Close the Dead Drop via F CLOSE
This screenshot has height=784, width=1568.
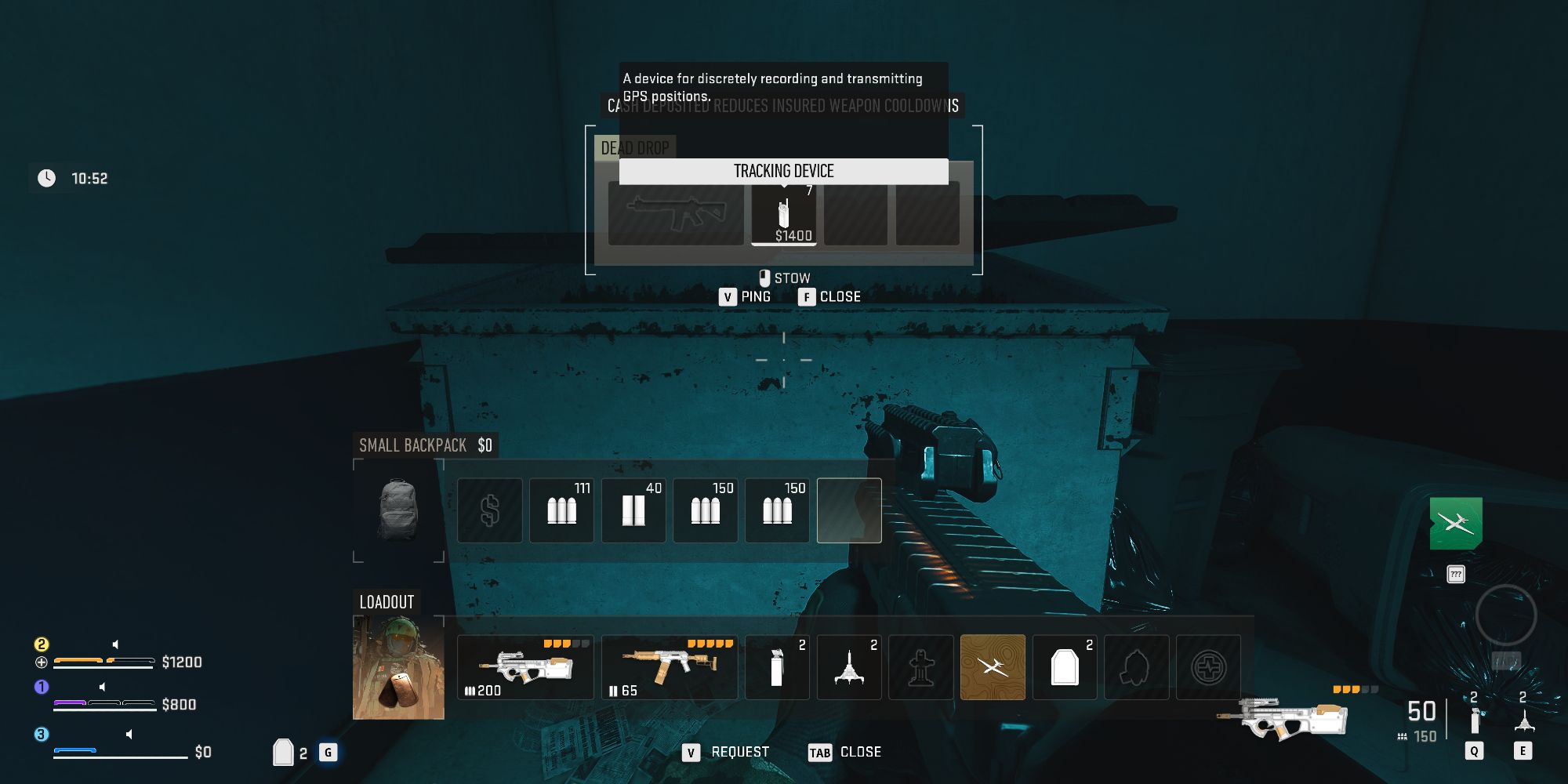tap(829, 296)
